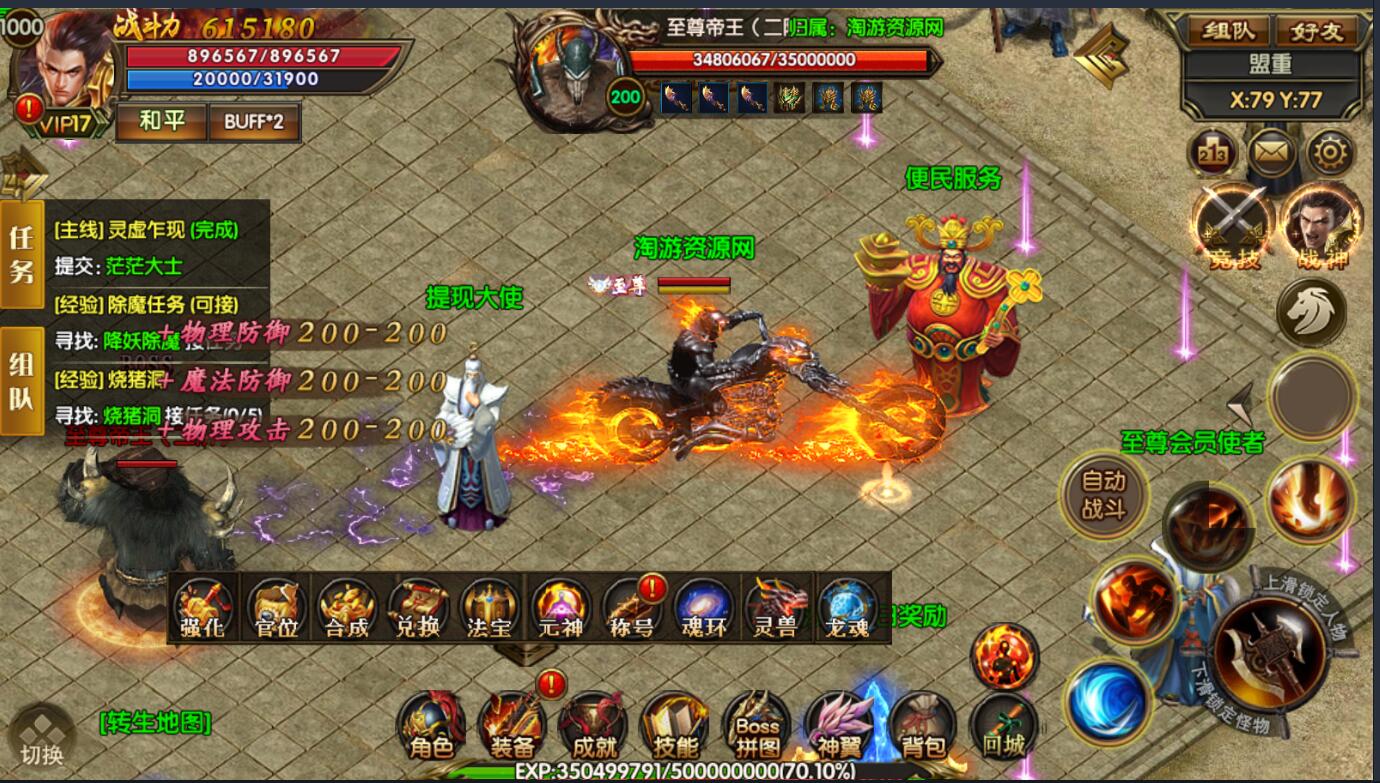Image resolution: width=1380 pixels, height=783 pixels.
Task: Switch to the 任务 quest tab
Action: click(x=22, y=254)
